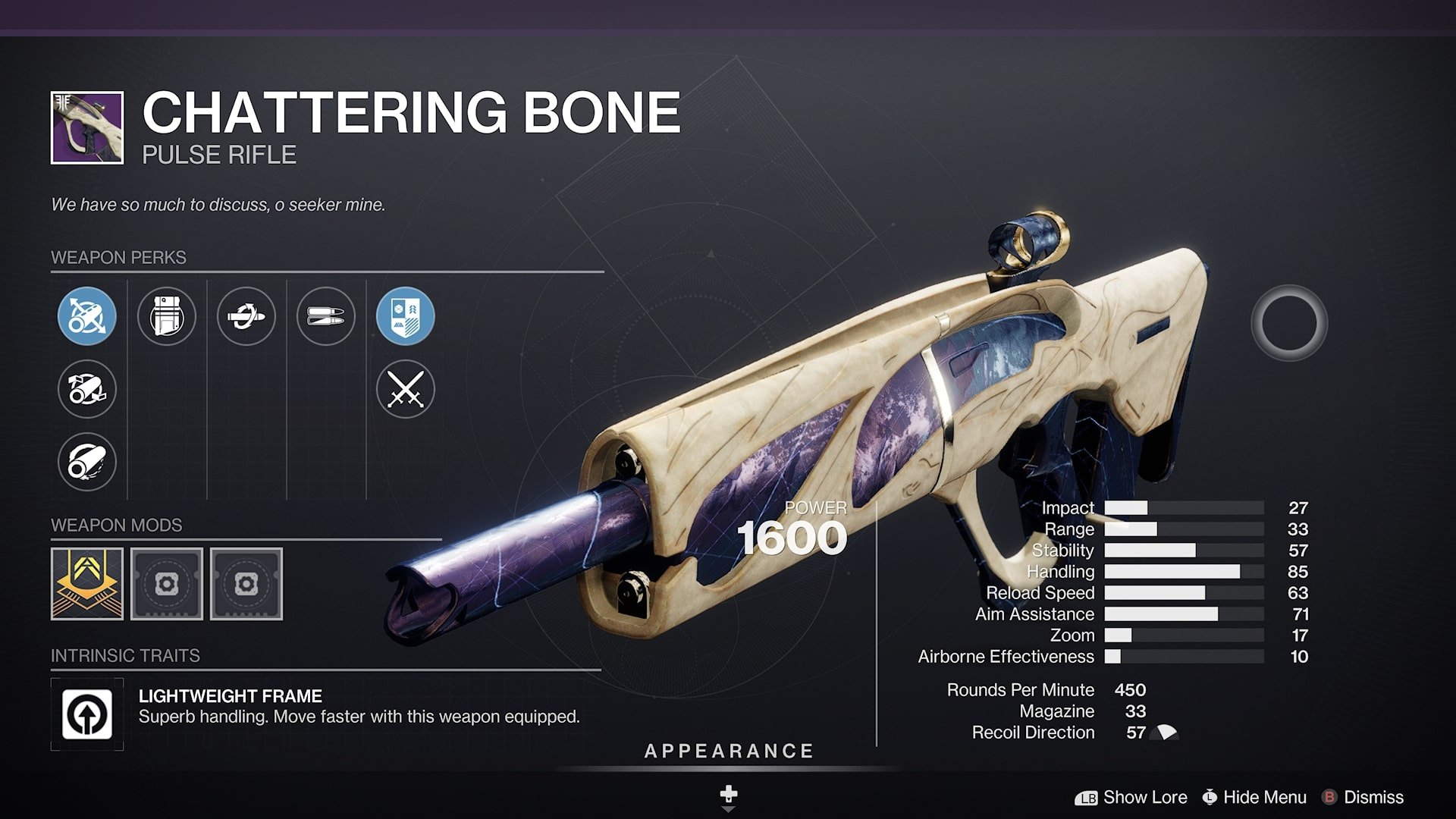
Task: Click the Chattering Bone weapon thumbnail
Action: tap(86, 128)
